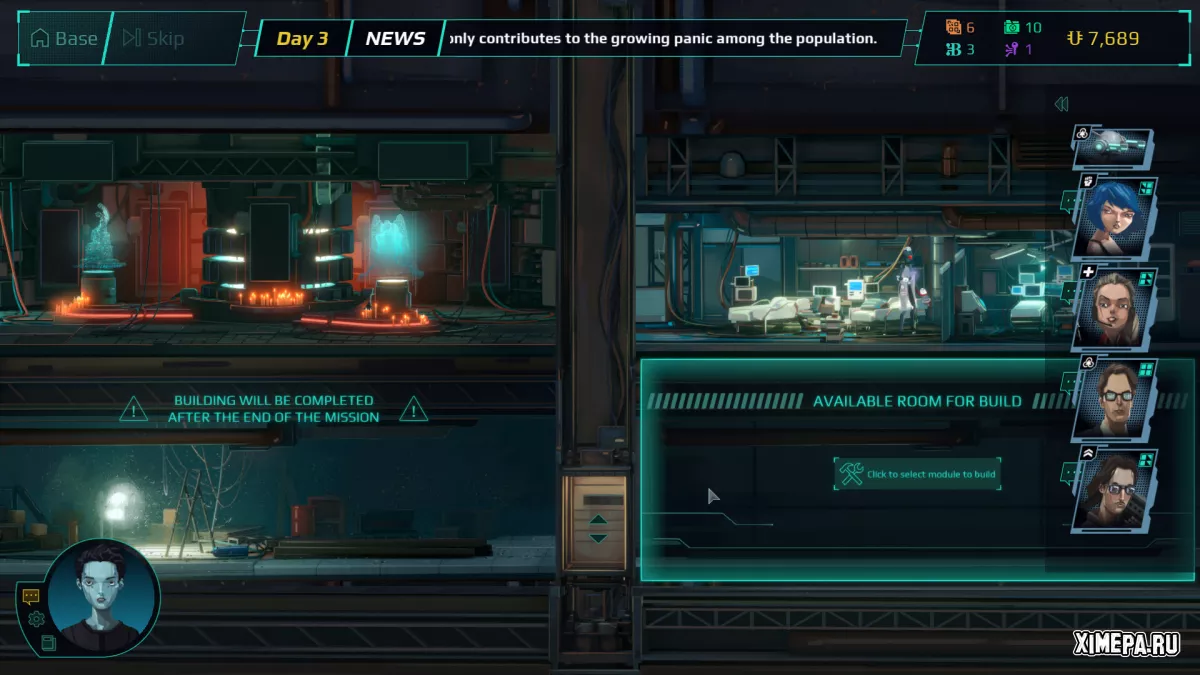Screen dimensions: 1200x675
Task: Choose the long-haired agent with sunglasses
Action: 1113,490
